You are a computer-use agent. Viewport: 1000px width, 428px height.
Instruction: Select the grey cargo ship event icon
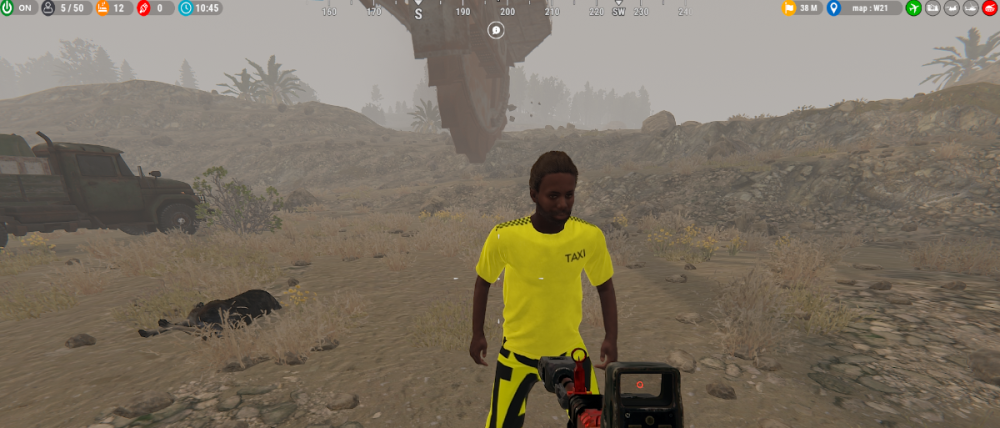pyautogui.click(x=932, y=8)
